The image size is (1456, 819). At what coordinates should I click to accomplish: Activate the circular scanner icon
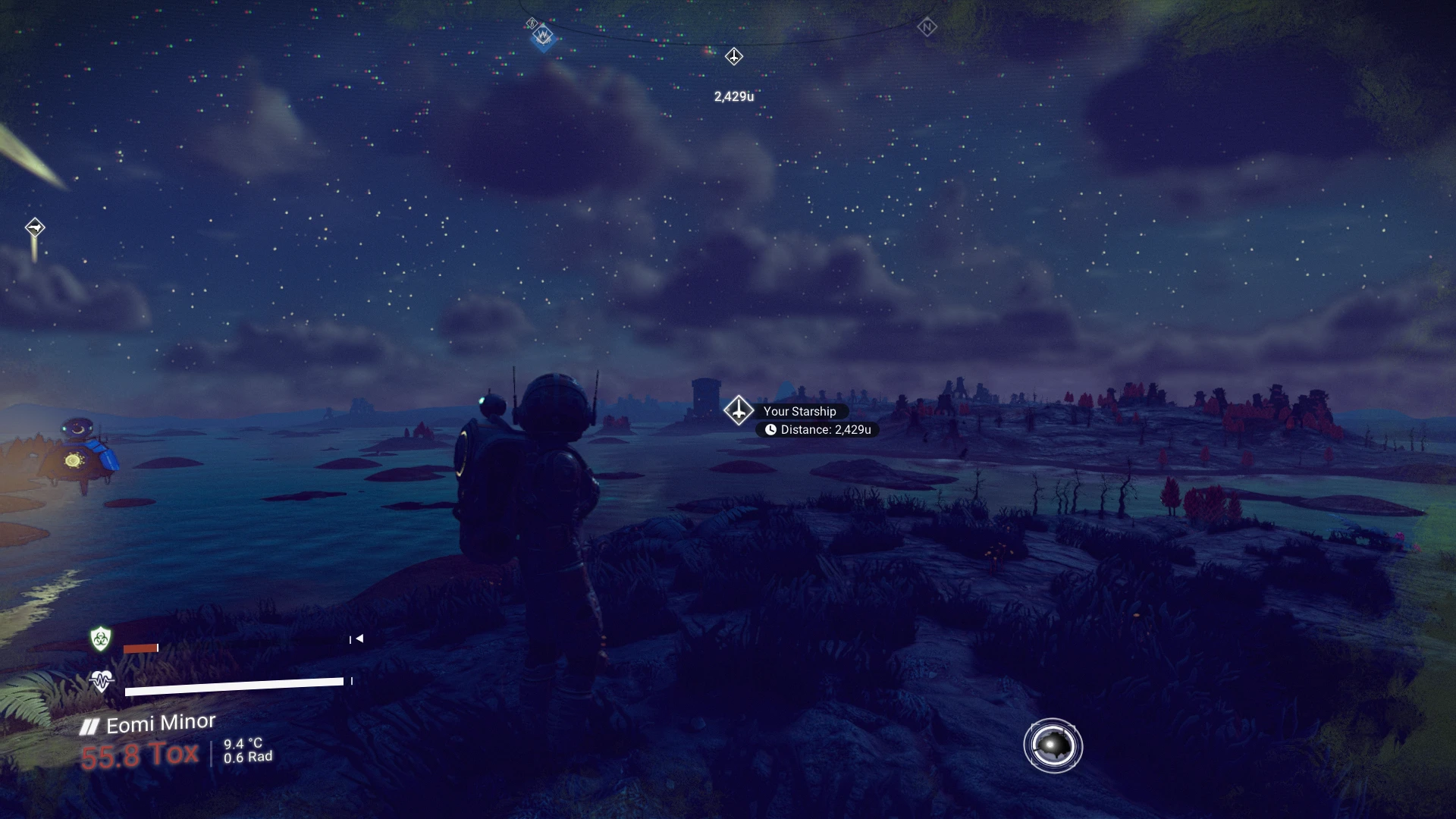(1053, 746)
